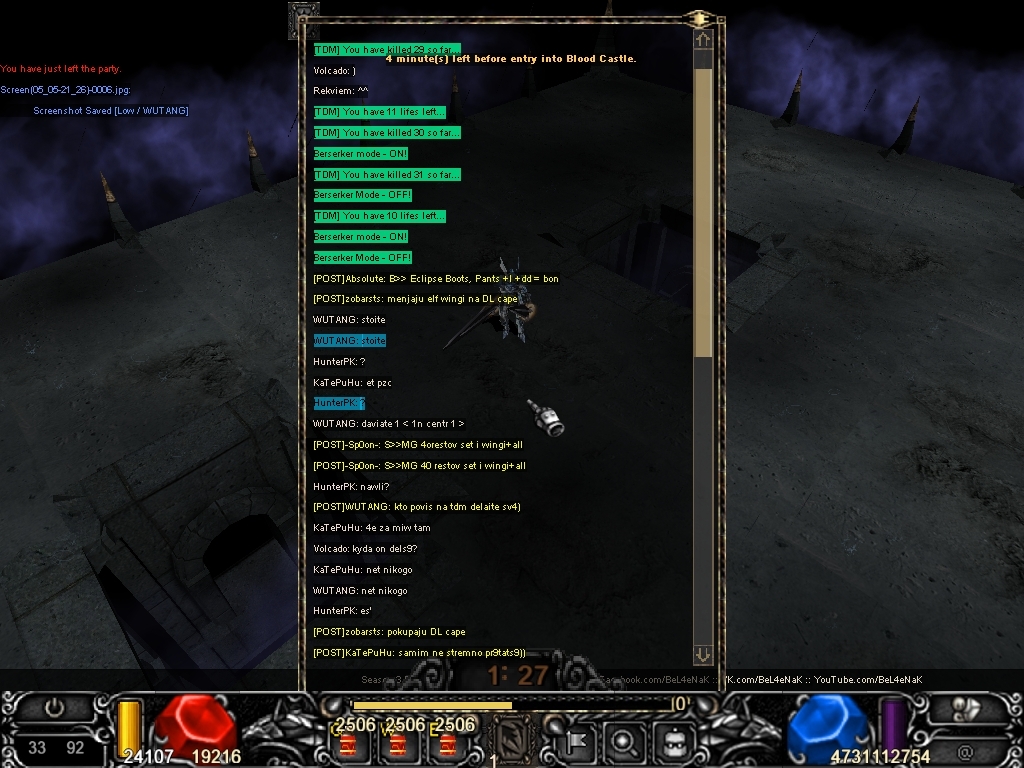Viewport: 1024px width, 768px height.
Task: Use the middle red potion hotbar slot
Action: tap(397, 746)
